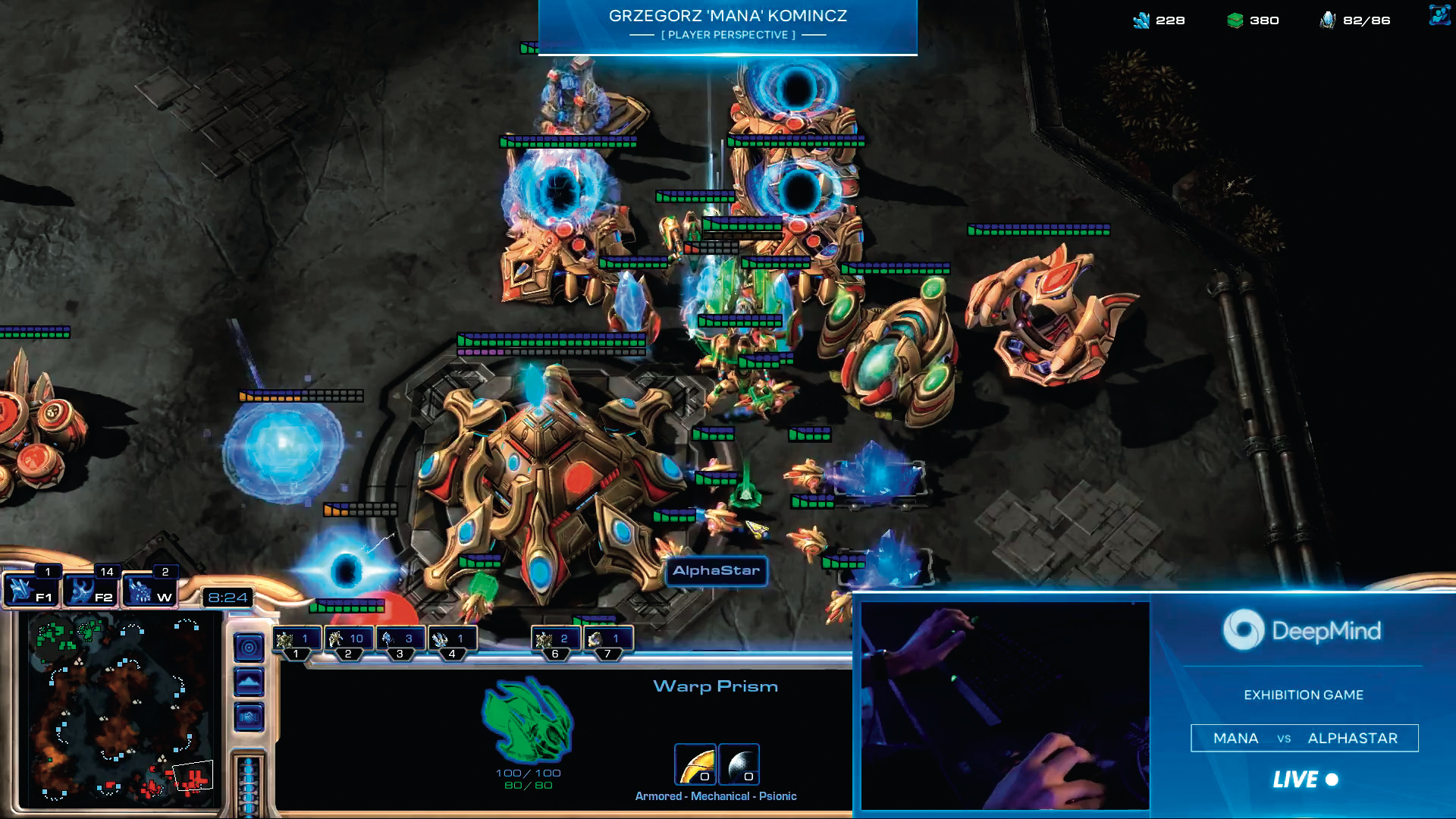The width and height of the screenshot is (1456, 819).
Task: Activate control group 4
Action: 452,641
